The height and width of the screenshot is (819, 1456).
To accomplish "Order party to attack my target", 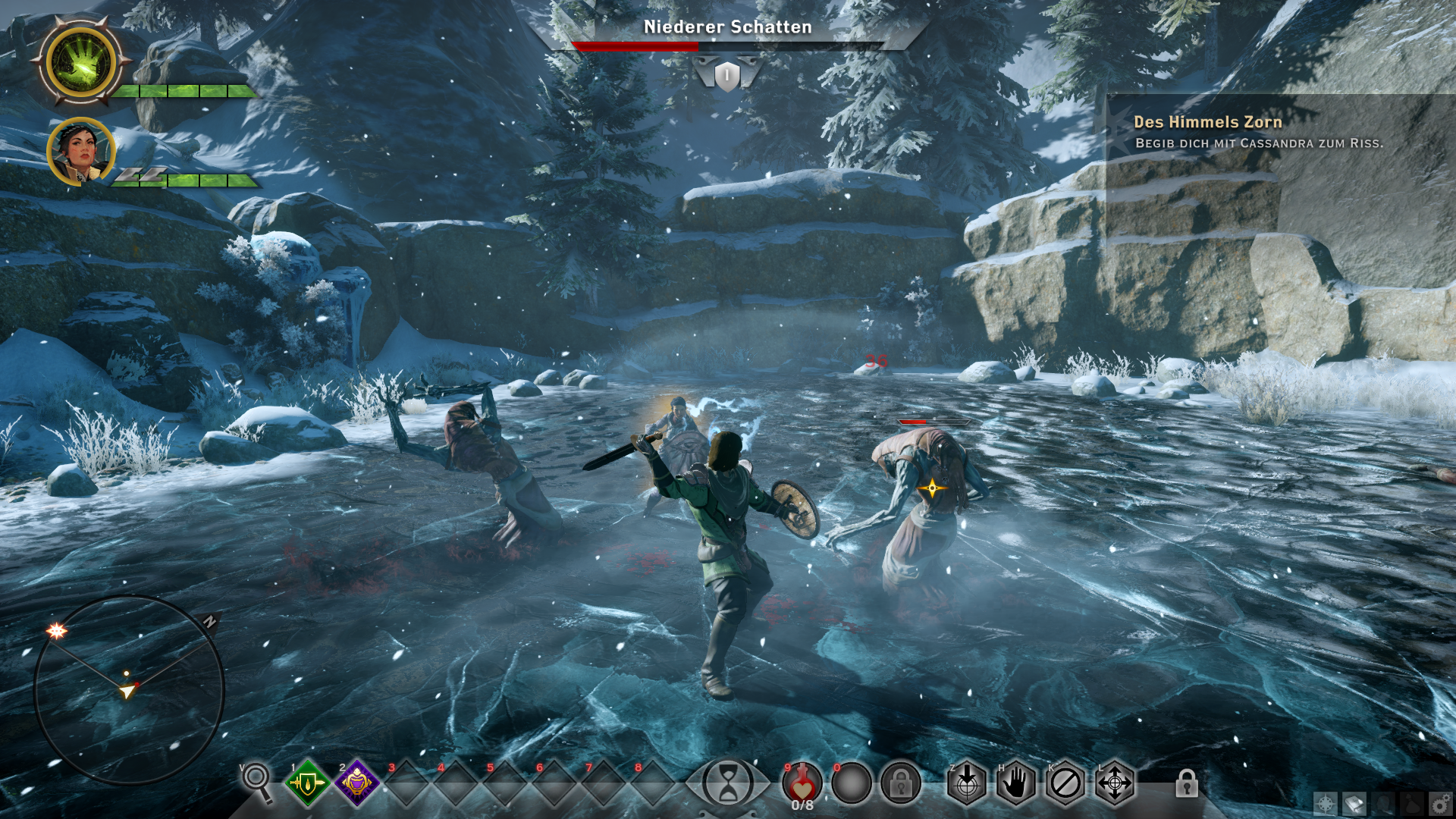I will click(x=967, y=783).
